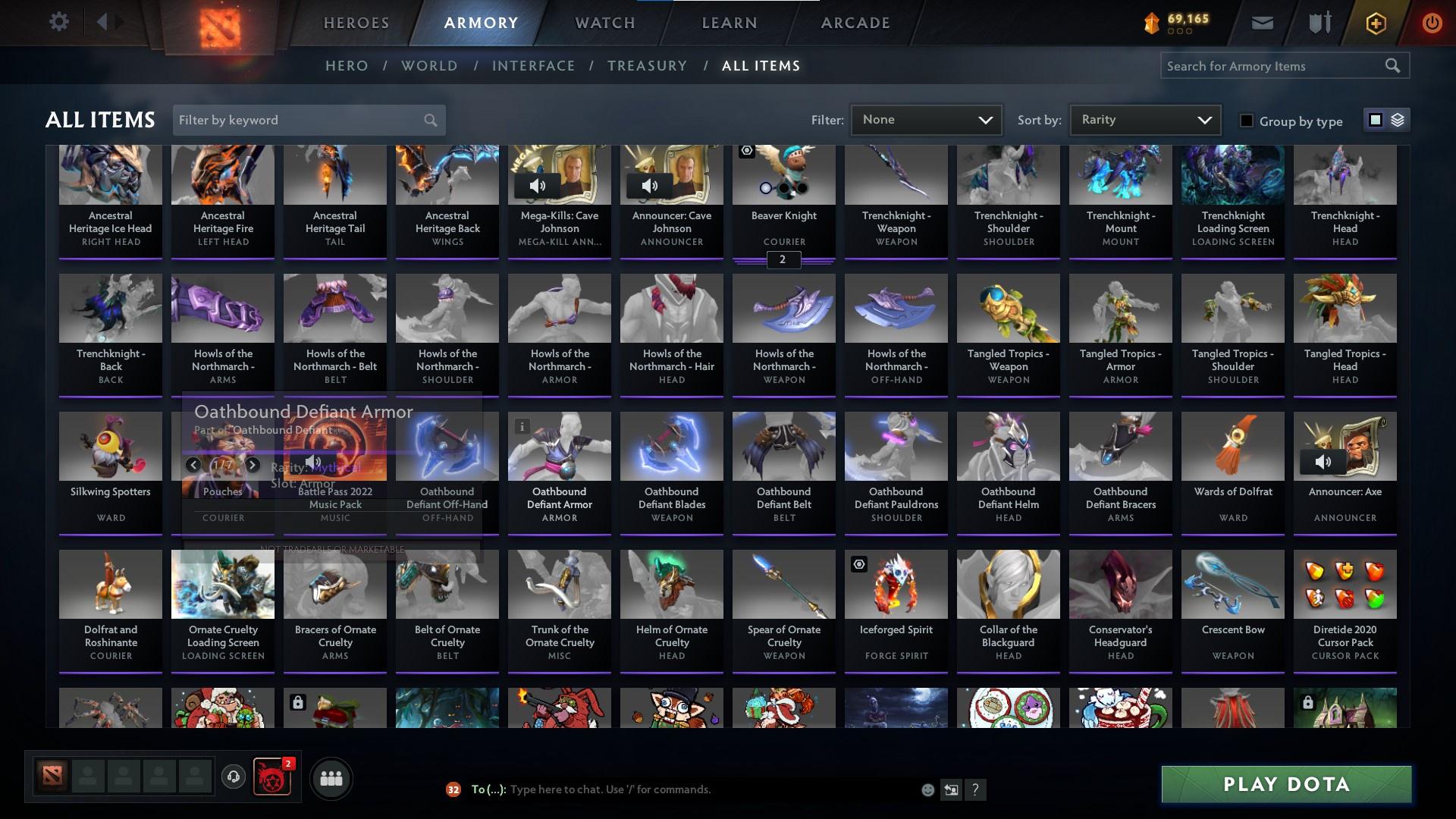Open the Filter: None dropdown

click(x=925, y=119)
